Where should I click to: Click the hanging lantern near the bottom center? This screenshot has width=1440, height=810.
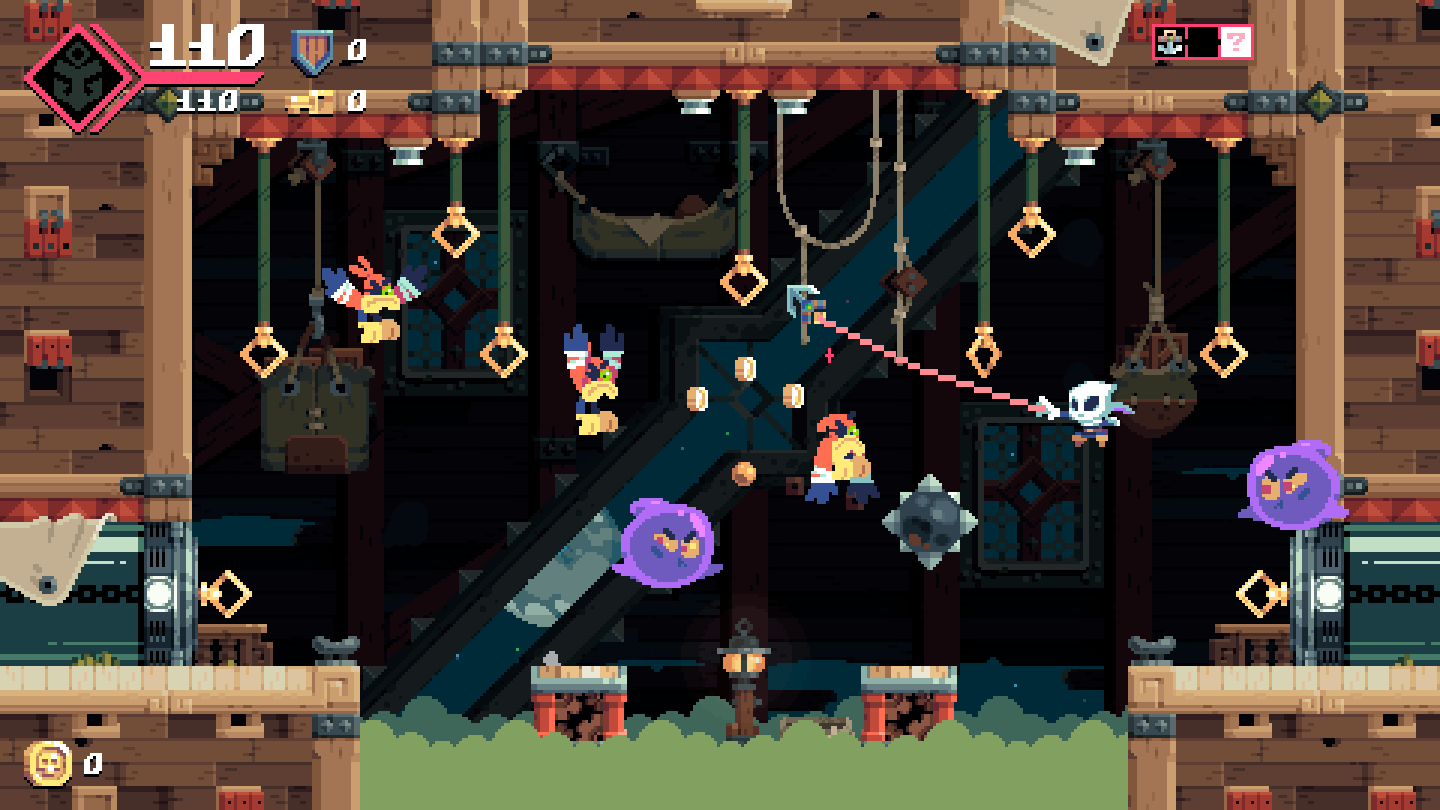[x=744, y=662]
